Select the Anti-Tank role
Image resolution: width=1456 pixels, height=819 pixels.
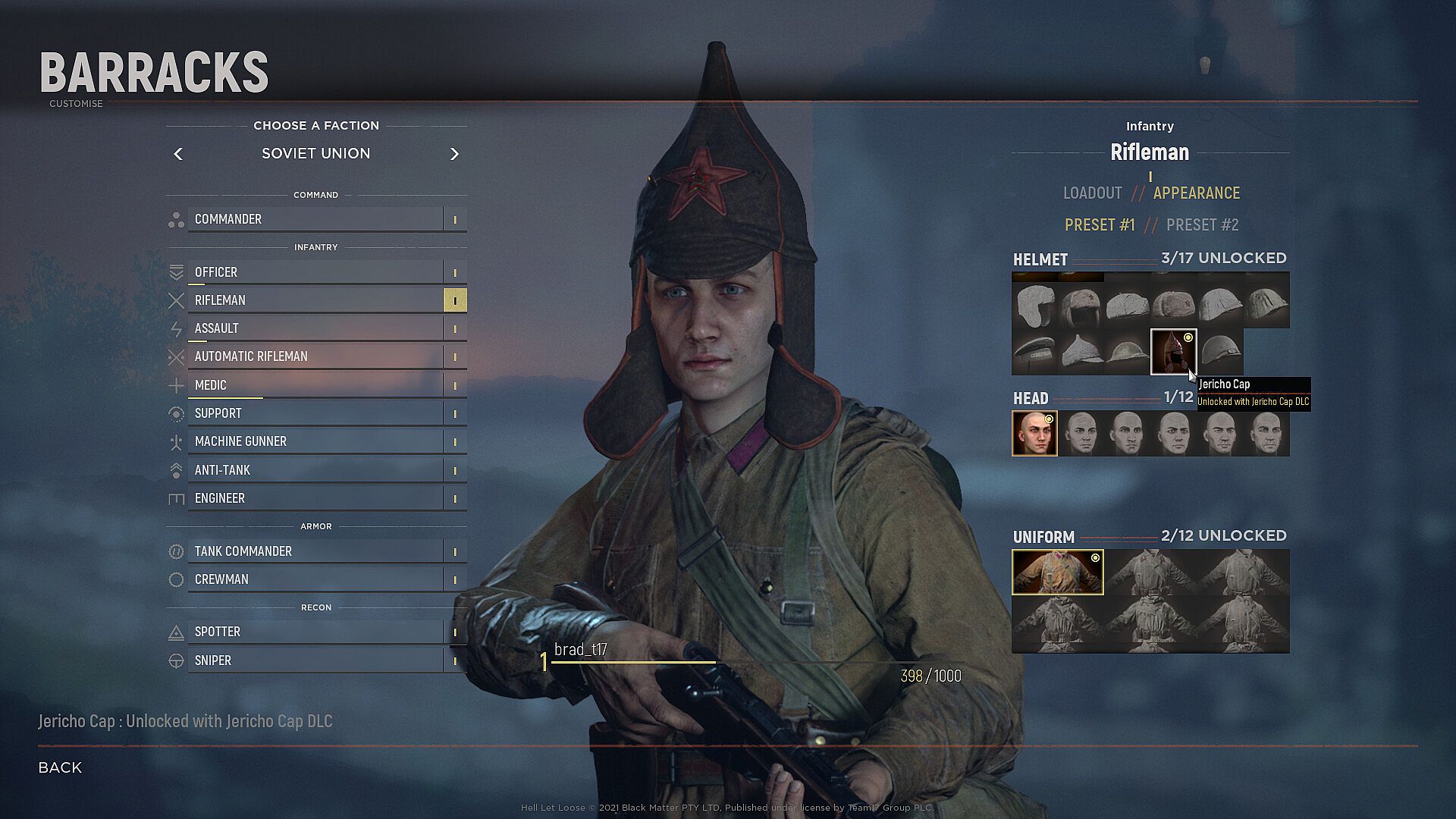(x=315, y=470)
